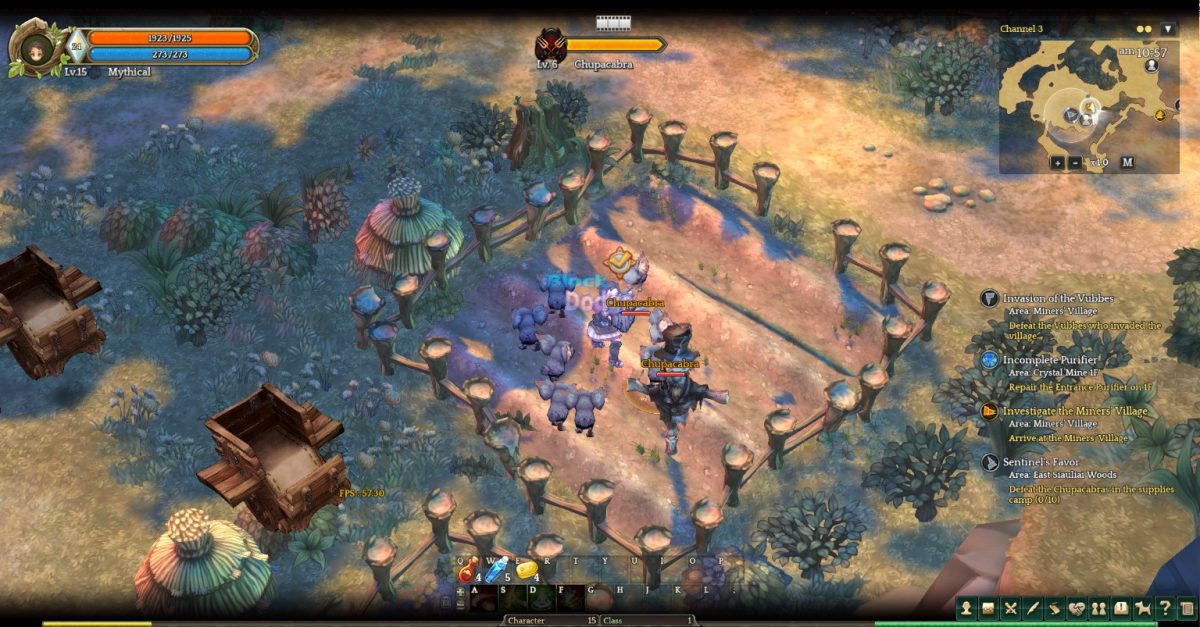The width and height of the screenshot is (1200, 627).
Task: Open the question mark help icon
Action: pyautogui.click(x=1165, y=608)
